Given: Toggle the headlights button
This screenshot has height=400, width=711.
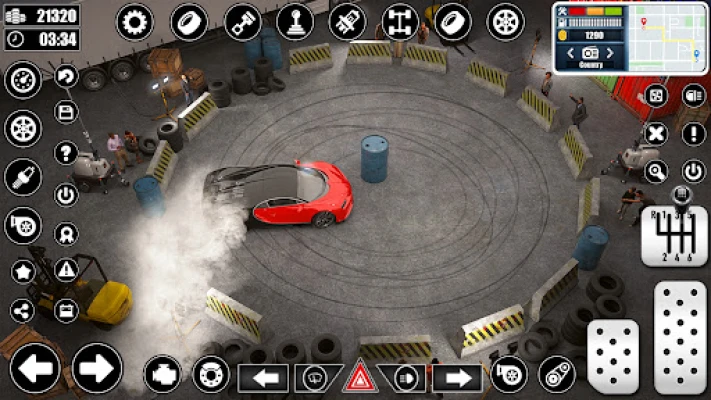Looking at the screenshot, I should click(x=406, y=378).
